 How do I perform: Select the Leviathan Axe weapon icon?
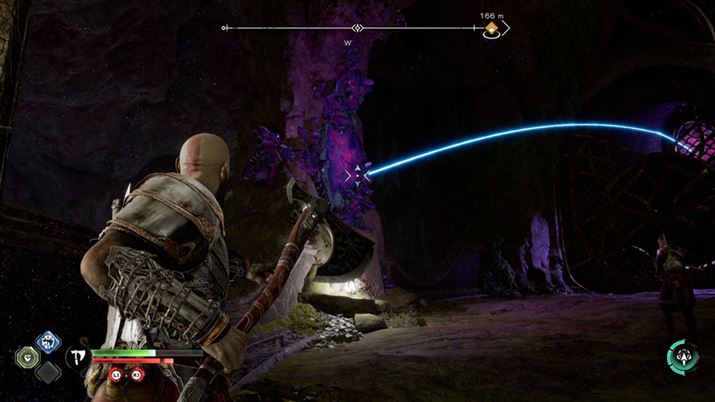click(76, 355)
